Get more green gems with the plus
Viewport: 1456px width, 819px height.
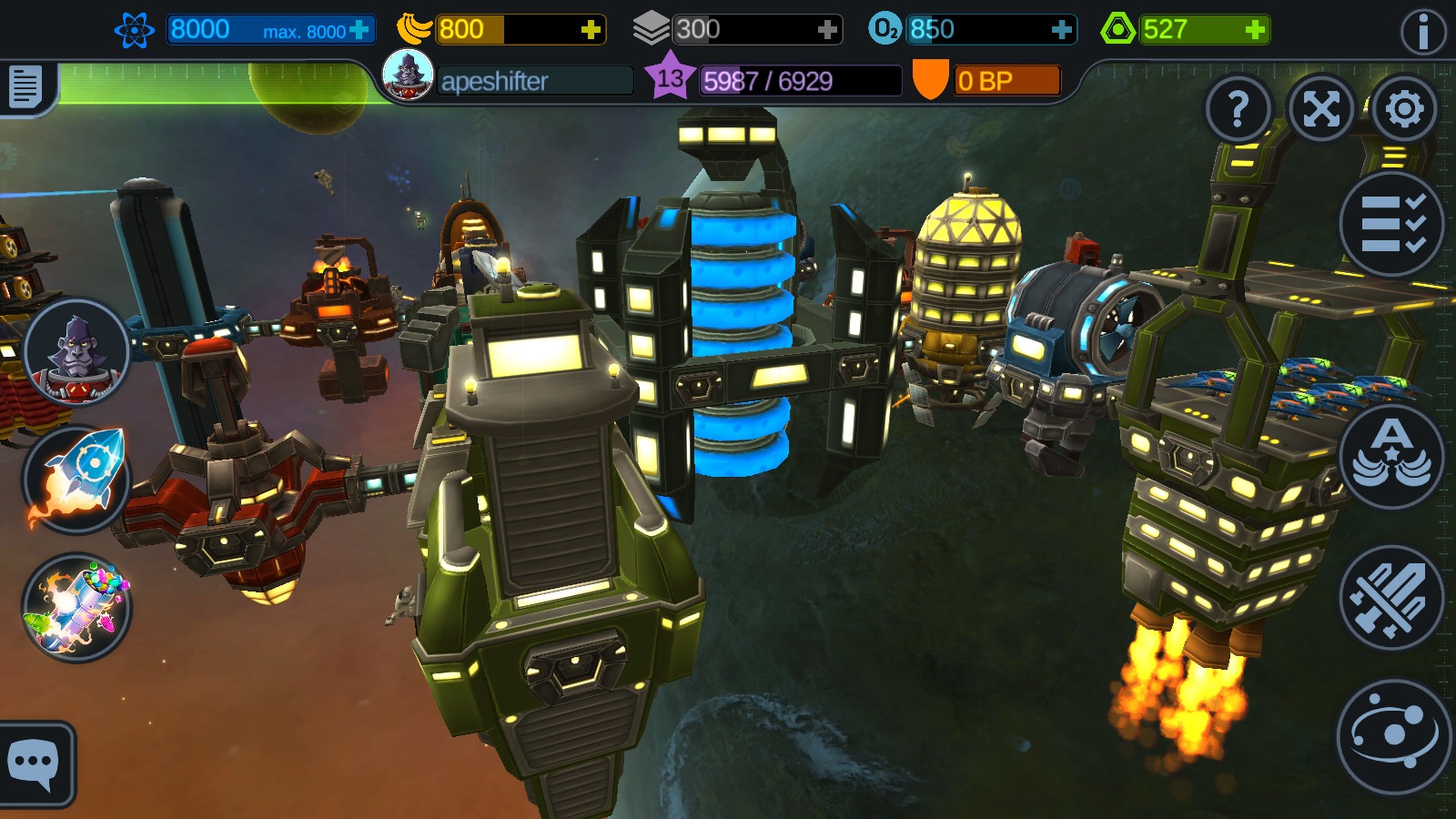point(1255,30)
